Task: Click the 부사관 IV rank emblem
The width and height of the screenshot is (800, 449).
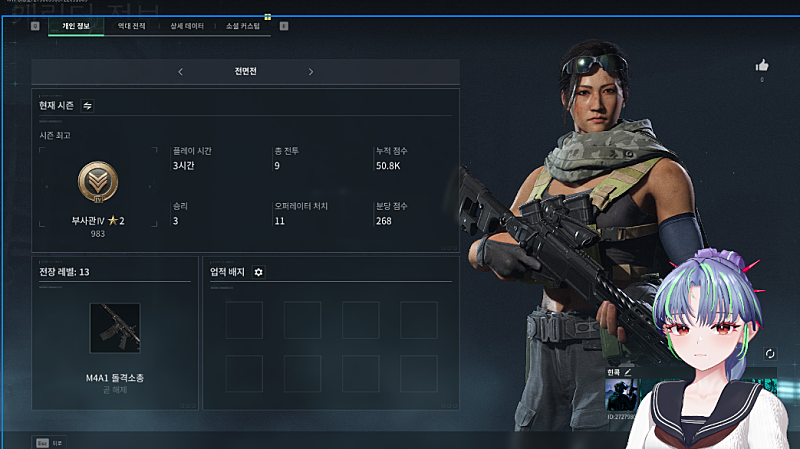Action: (x=98, y=183)
